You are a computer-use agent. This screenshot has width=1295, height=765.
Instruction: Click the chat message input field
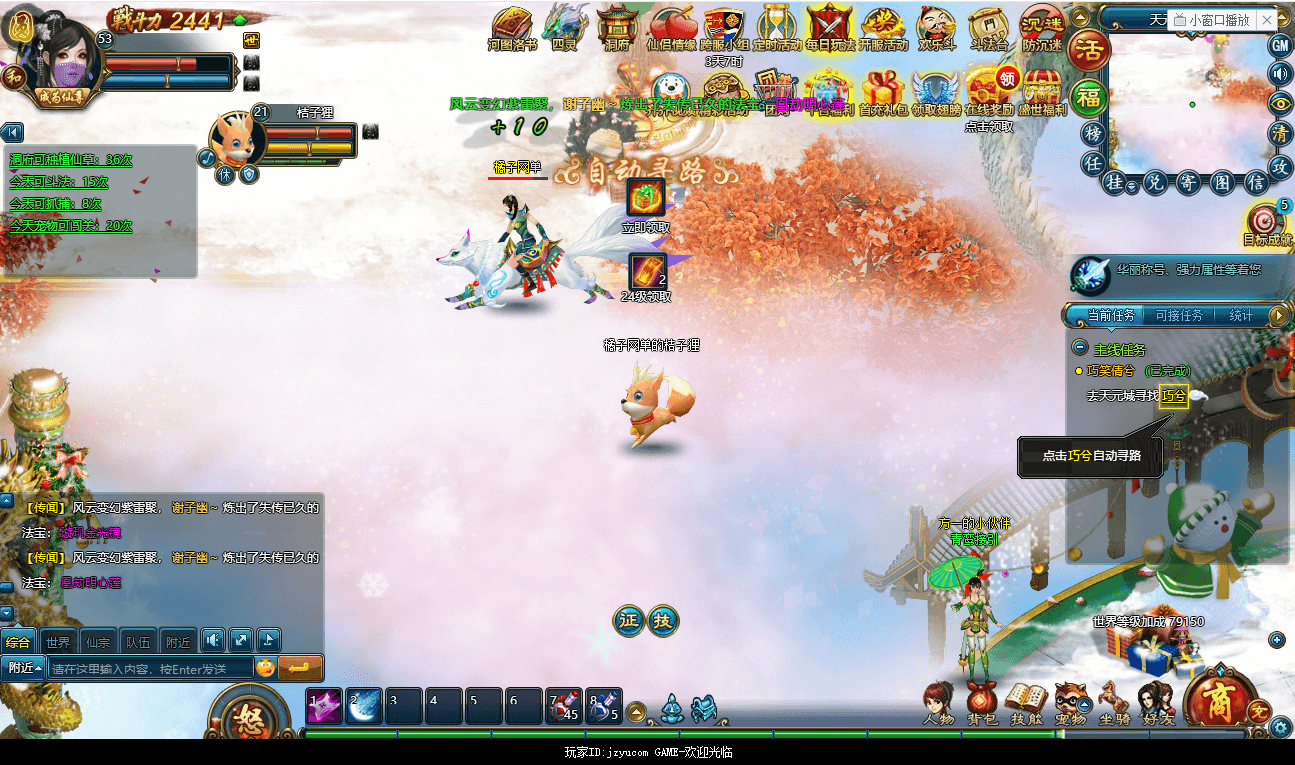pos(150,668)
